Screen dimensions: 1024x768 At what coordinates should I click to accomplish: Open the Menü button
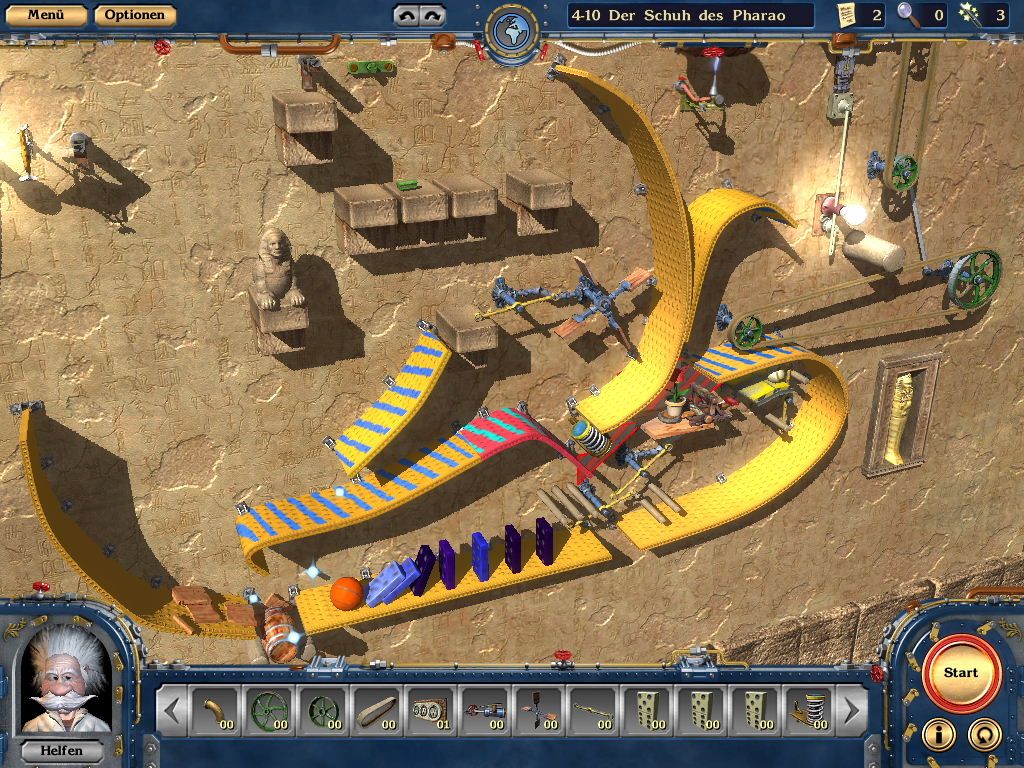click(x=45, y=15)
